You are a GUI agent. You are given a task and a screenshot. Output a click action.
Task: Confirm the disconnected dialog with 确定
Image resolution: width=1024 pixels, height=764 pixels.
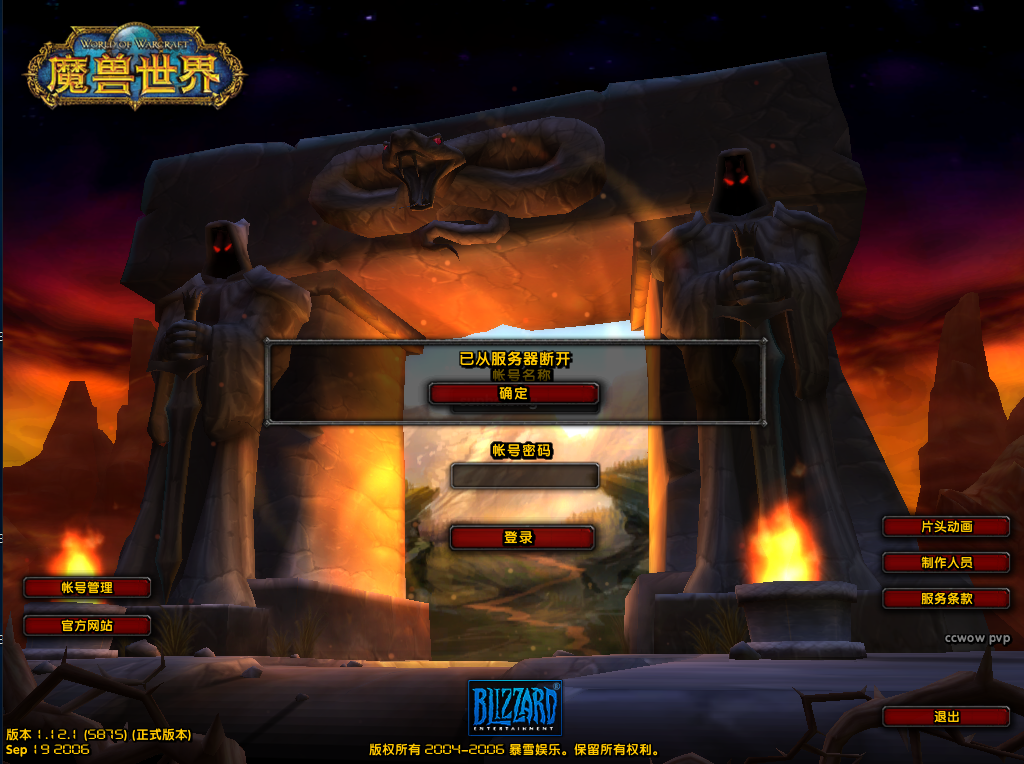point(513,394)
